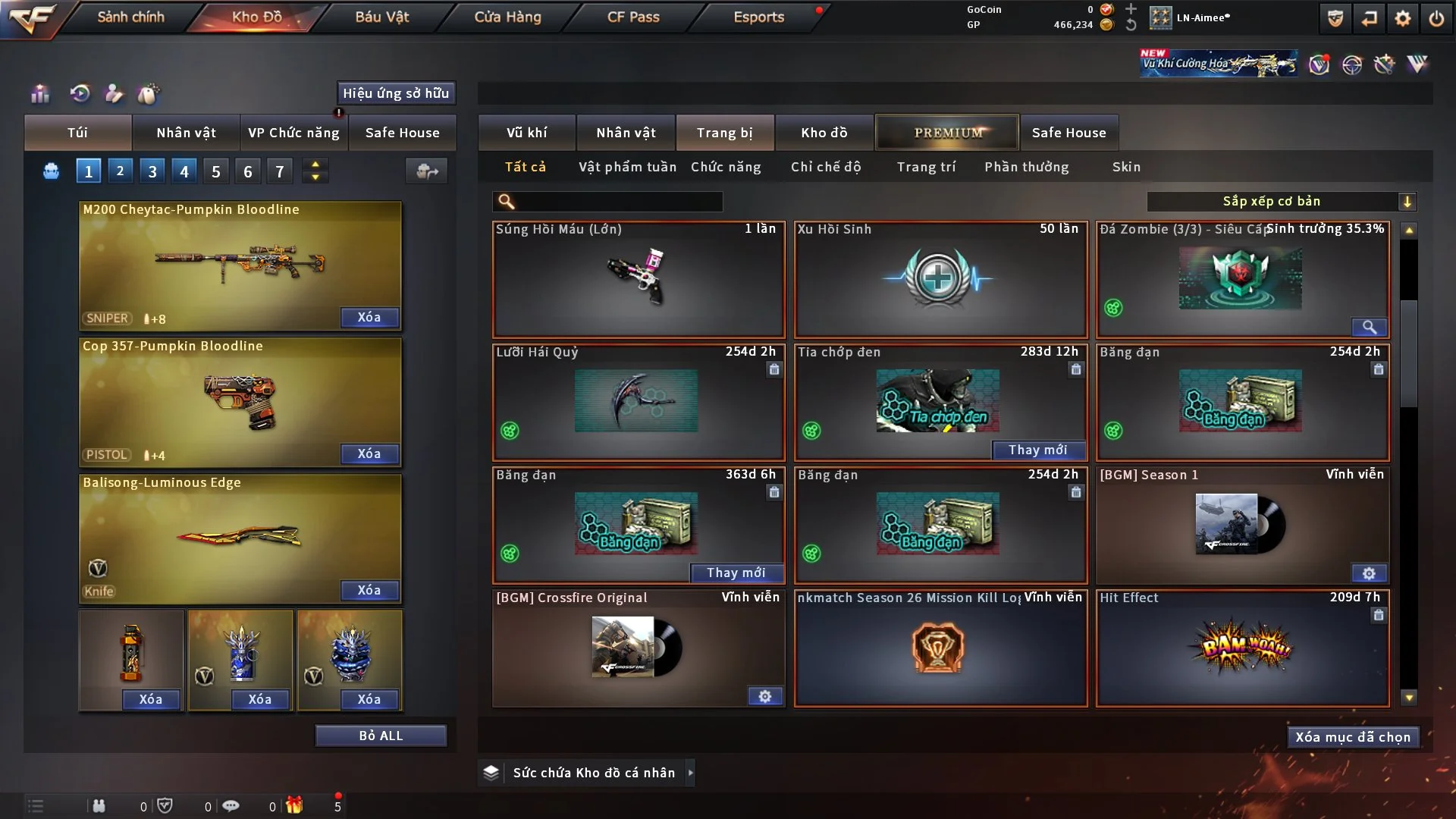Remove the M200 Cheytac-Pumpkin Bloodline with Xóa
The width and height of the screenshot is (1456, 819).
click(x=369, y=317)
